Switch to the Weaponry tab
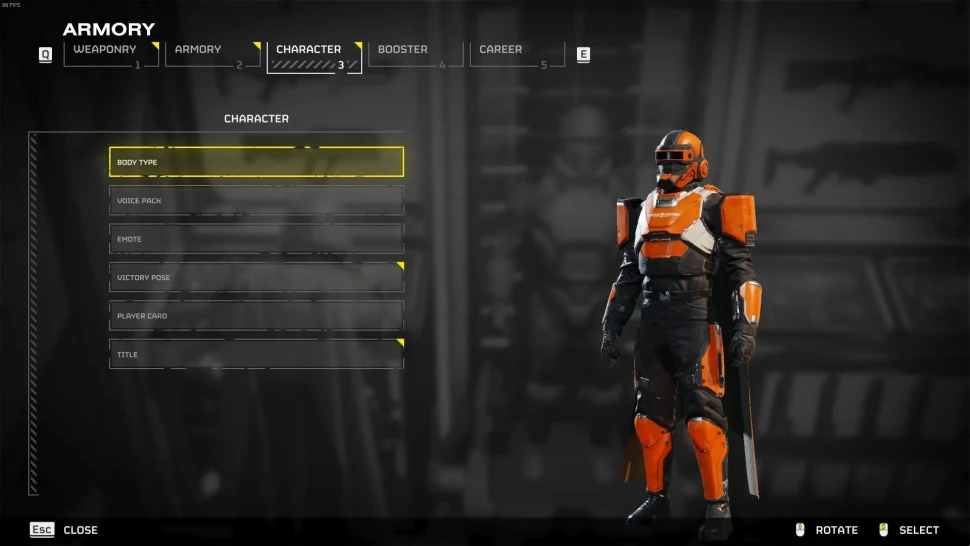This screenshot has height=546, width=970. point(110,55)
